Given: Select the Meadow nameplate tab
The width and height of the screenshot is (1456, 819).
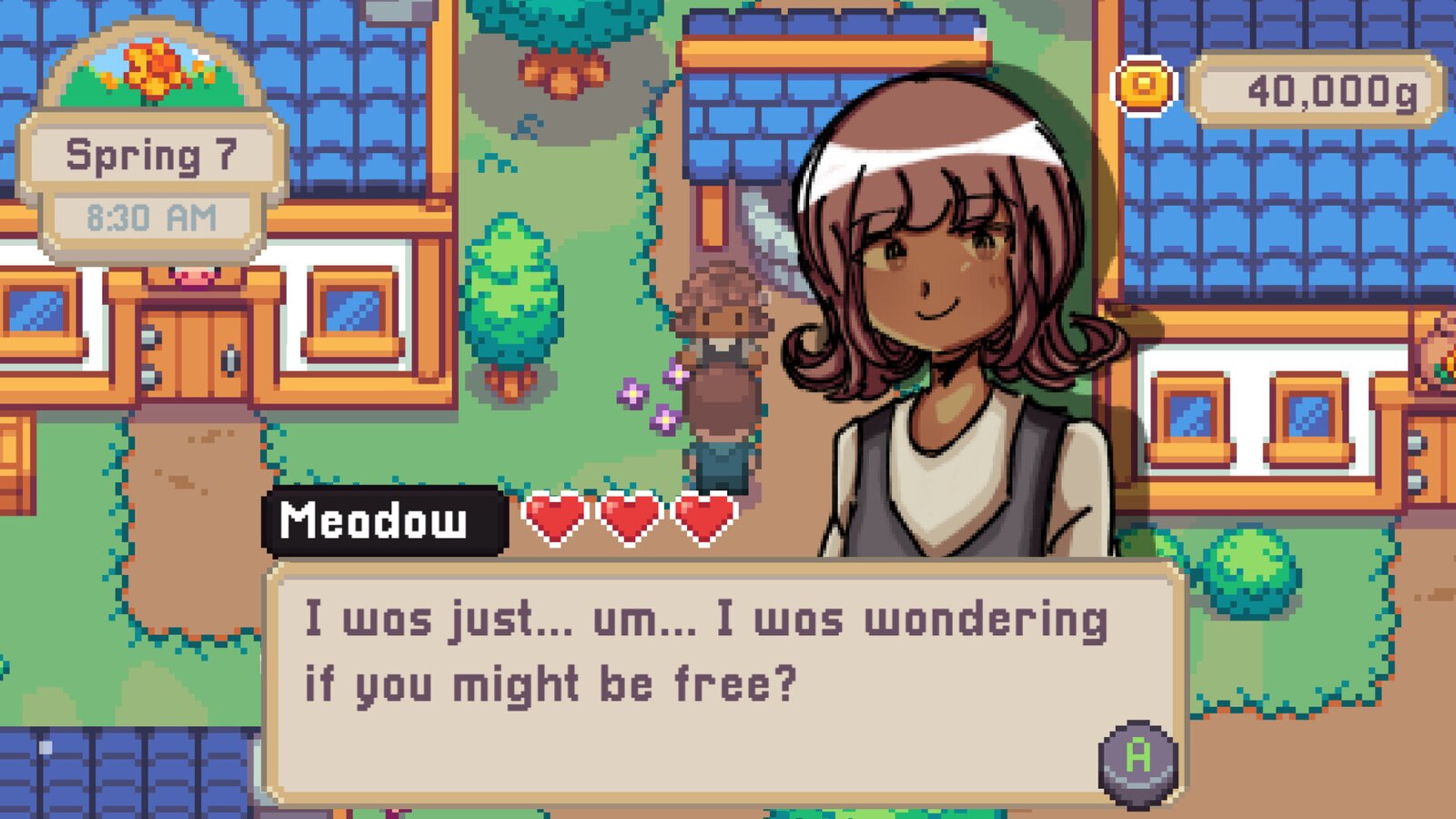Looking at the screenshot, I should click(382, 520).
